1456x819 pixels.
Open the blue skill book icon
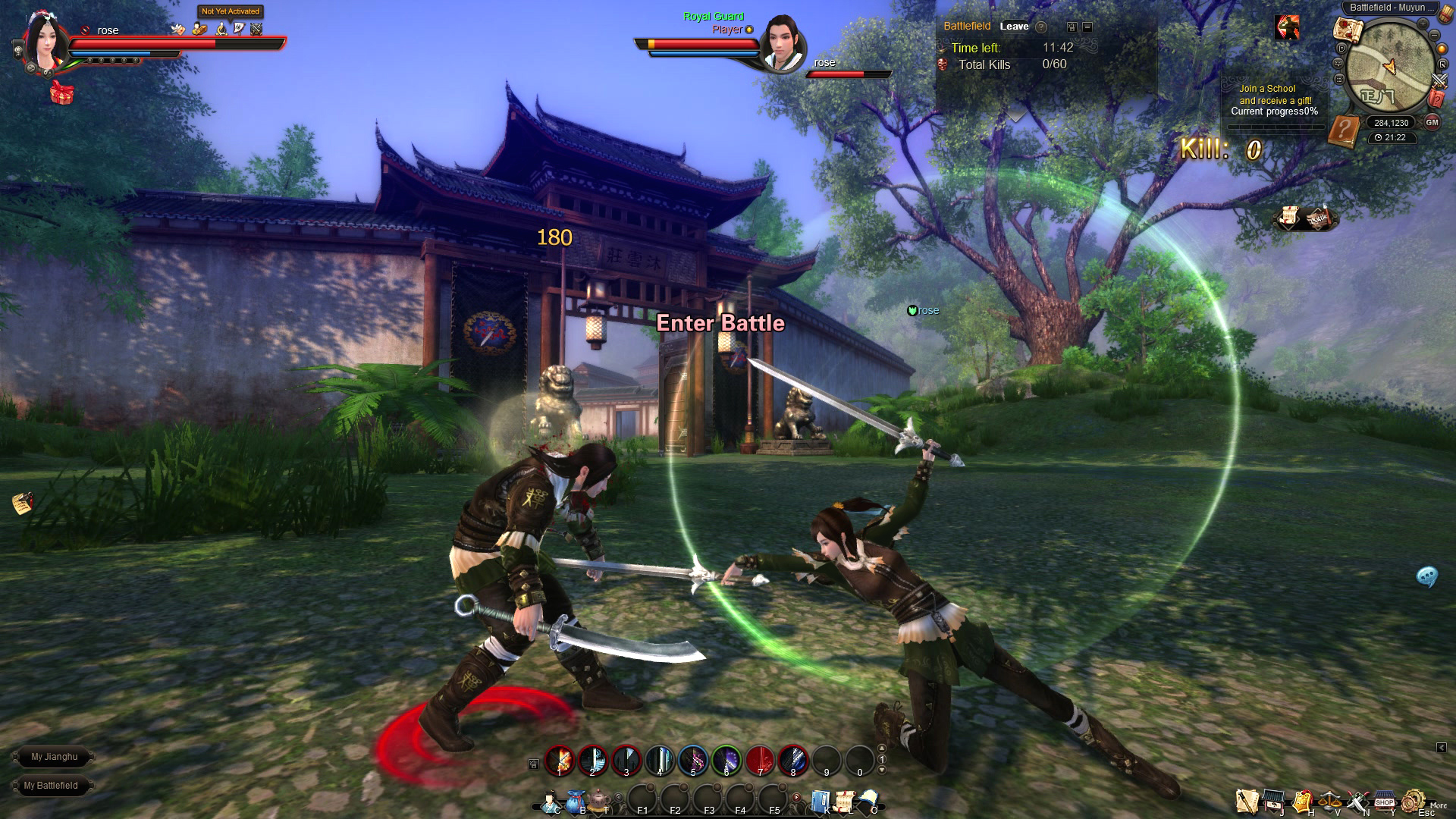pyautogui.click(x=821, y=802)
